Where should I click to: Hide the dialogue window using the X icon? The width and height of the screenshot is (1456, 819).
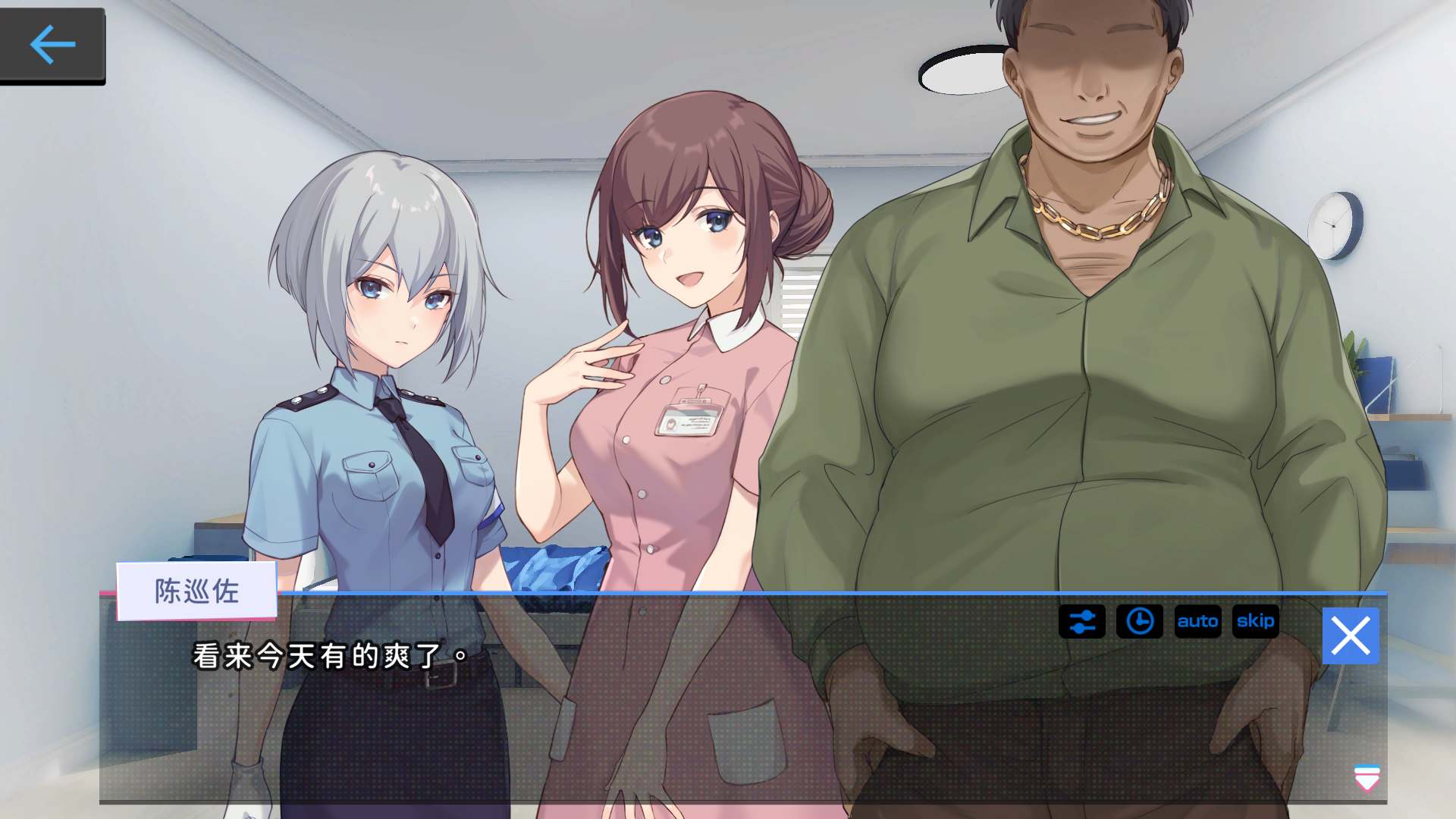1351,635
